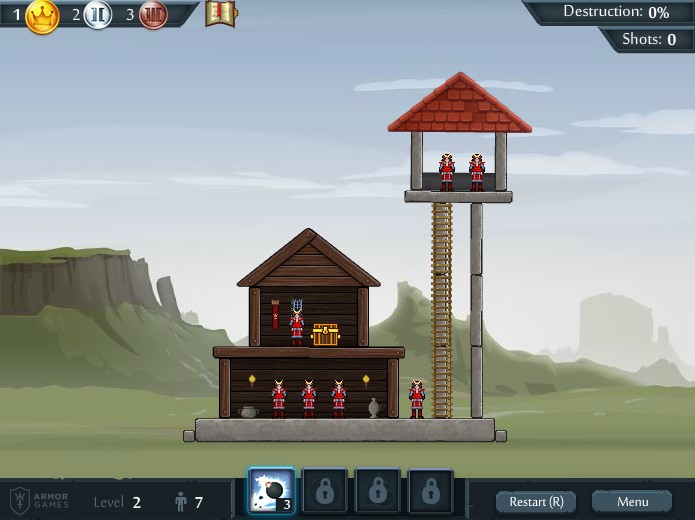The image size is (695, 520).
Task: Select the bomb ammo slot
Action: pos(271,491)
